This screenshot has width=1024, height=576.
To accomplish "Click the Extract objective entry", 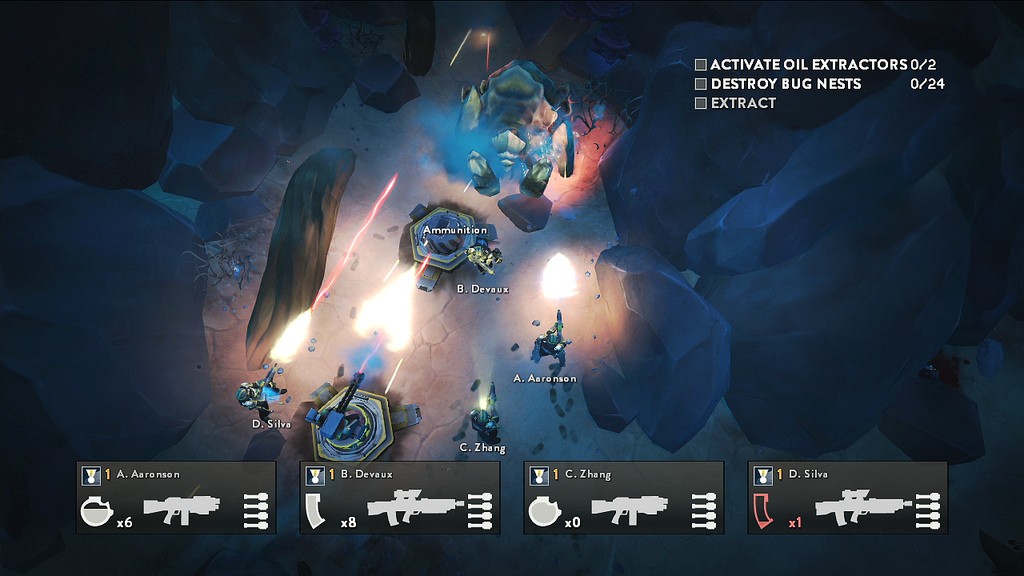I will (x=743, y=103).
